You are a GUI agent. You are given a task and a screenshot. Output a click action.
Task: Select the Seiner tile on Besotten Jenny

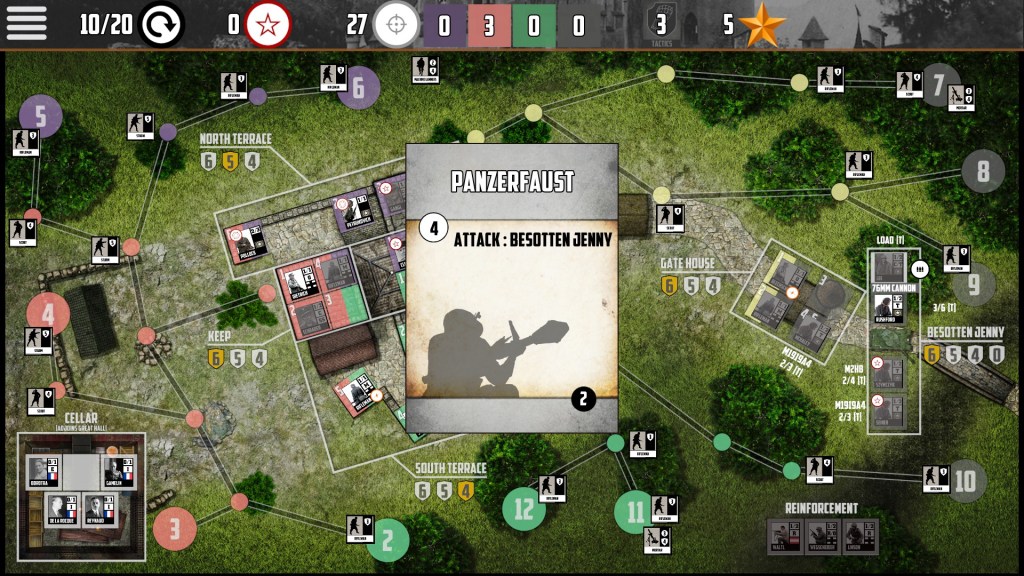click(x=888, y=411)
